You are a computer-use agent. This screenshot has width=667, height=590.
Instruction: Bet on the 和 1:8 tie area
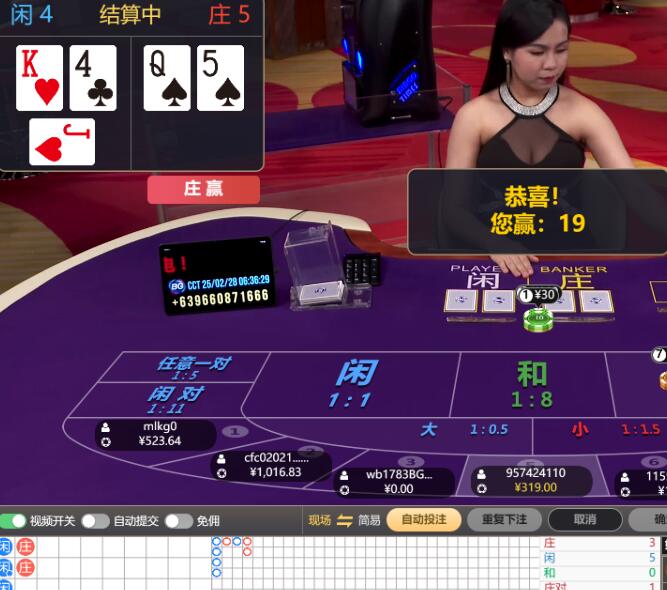click(532, 384)
